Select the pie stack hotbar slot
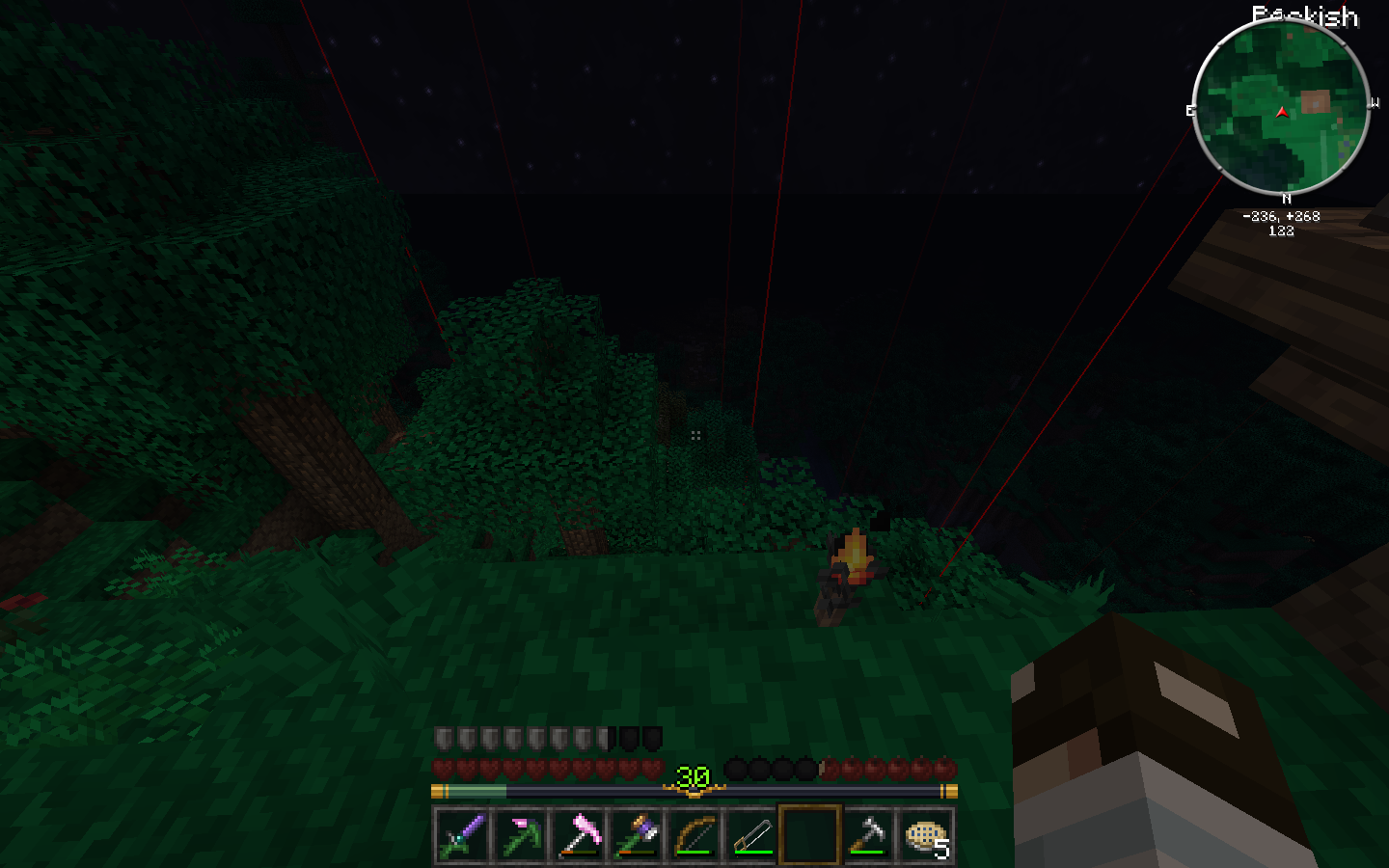The height and width of the screenshot is (868, 1389). (x=926, y=835)
